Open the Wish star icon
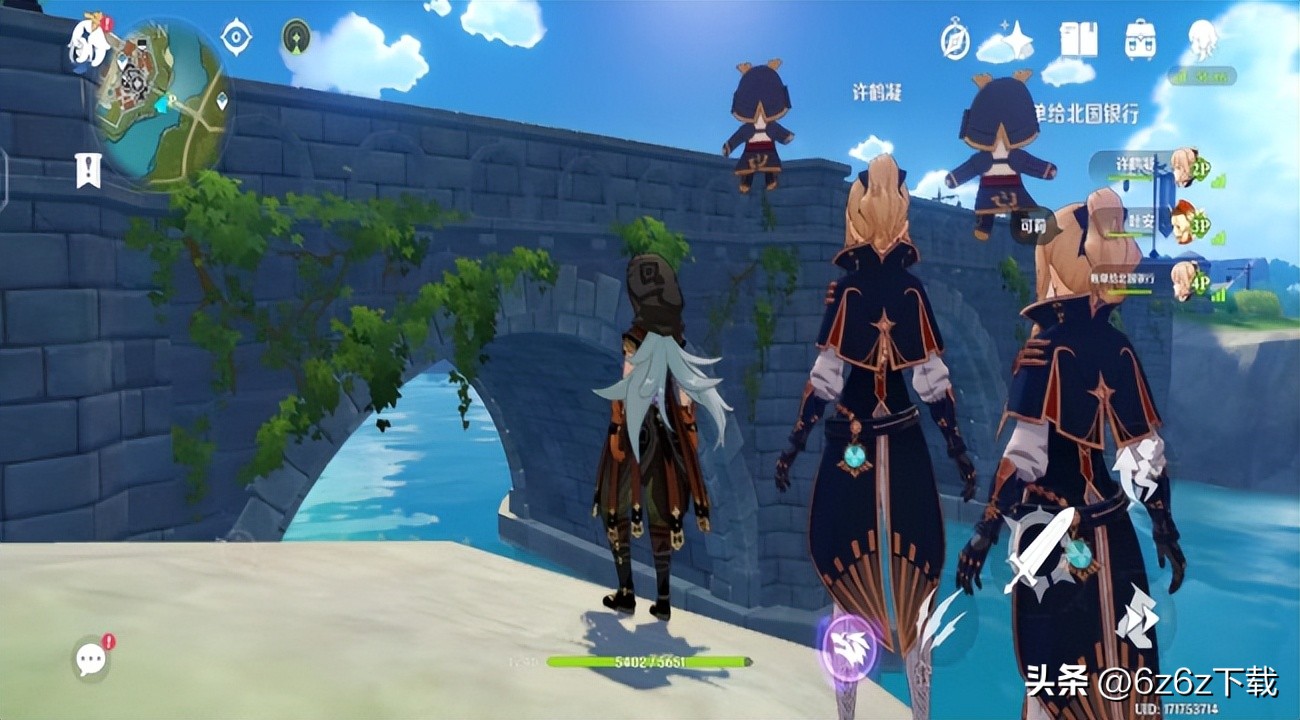The image size is (1300, 720). point(1017,41)
